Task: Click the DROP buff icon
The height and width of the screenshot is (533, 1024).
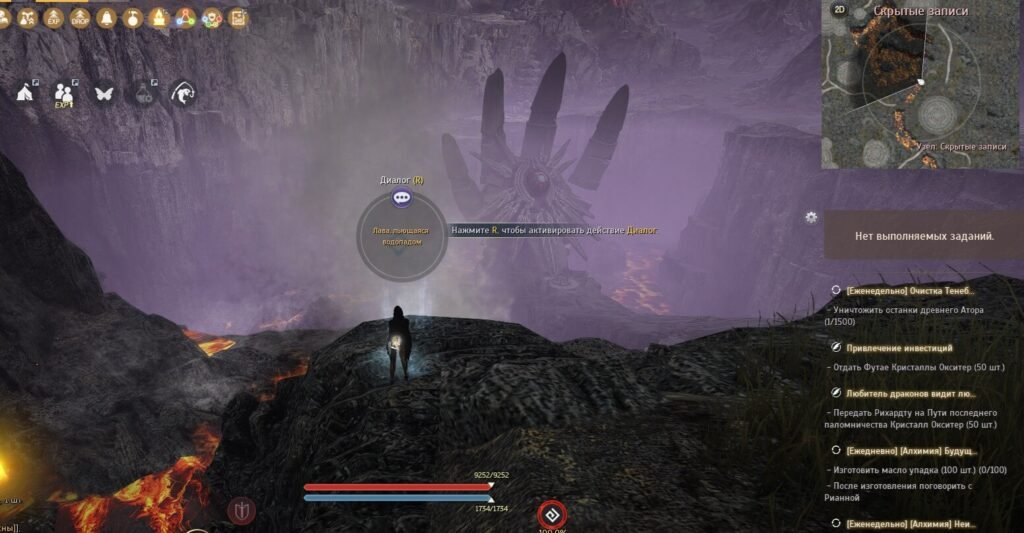Action: click(80, 18)
